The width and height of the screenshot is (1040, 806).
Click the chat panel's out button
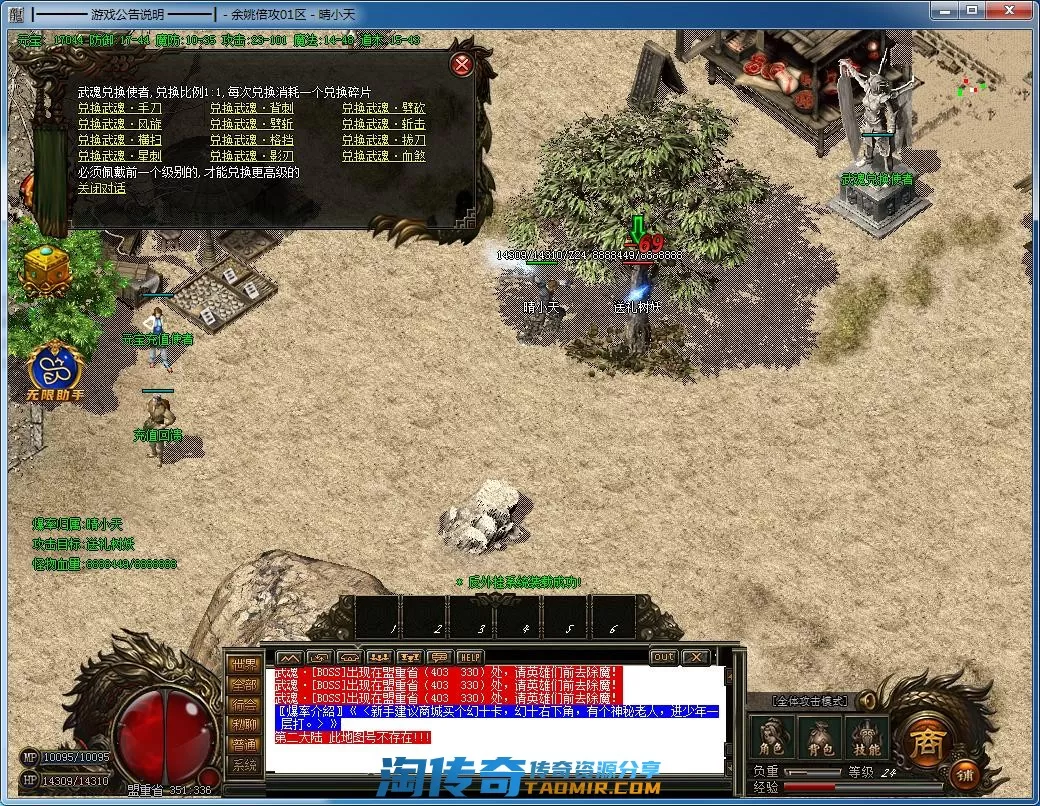[x=663, y=657]
